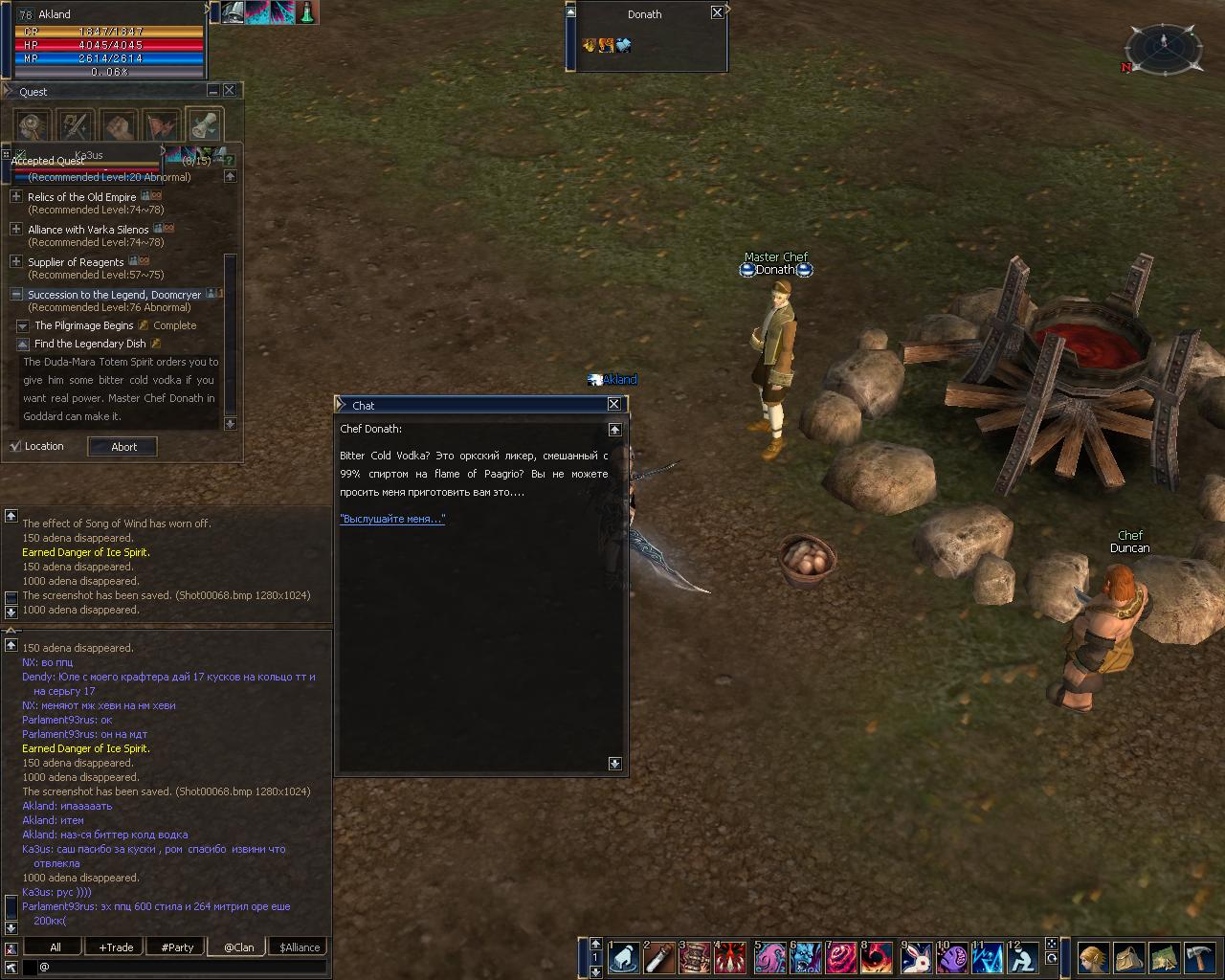1225x980 pixels.
Task: Switch to the #Party chat tab
Action: click(177, 947)
